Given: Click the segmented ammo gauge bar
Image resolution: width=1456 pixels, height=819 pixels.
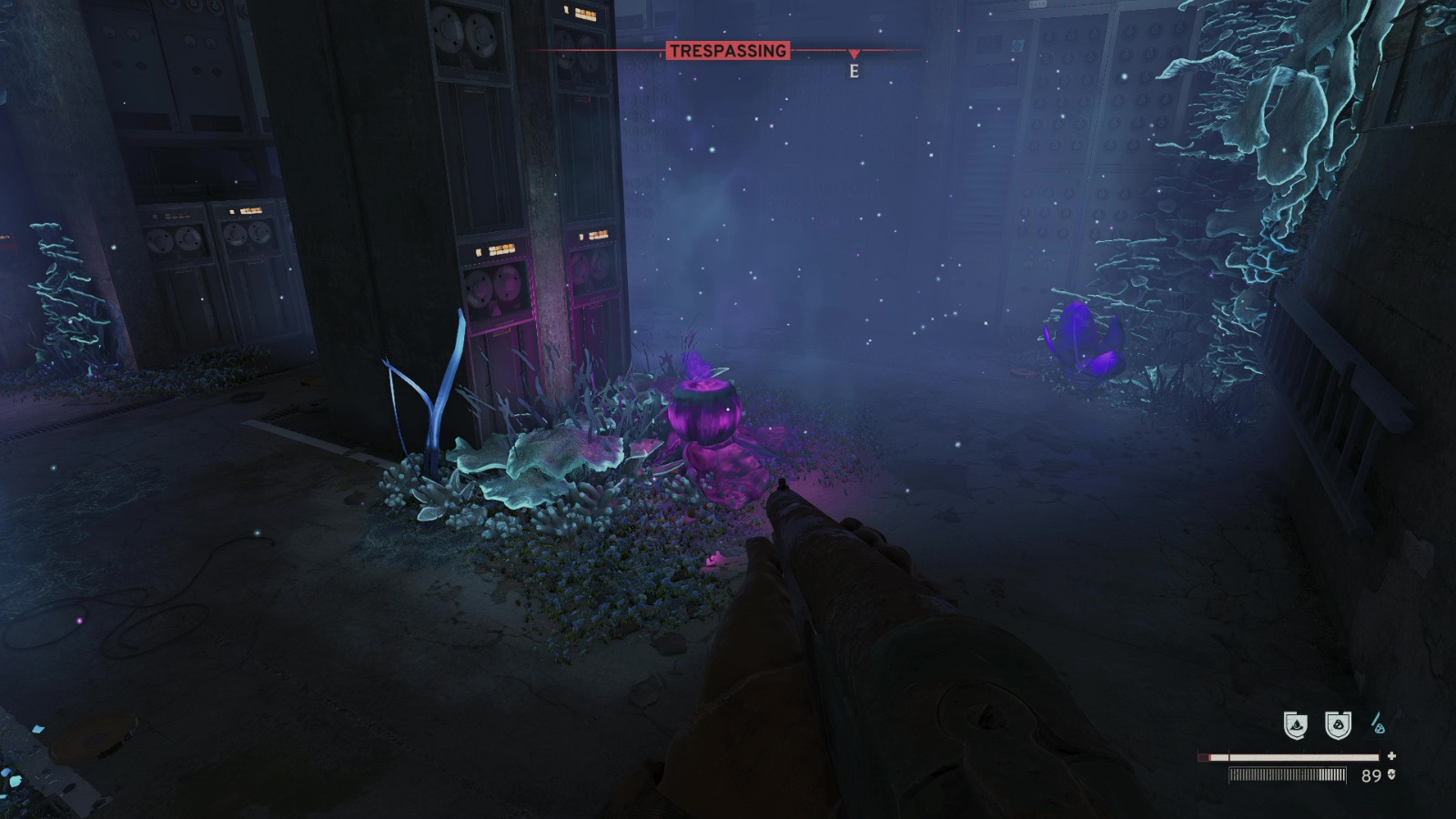Looking at the screenshot, I should [1288, 775].
